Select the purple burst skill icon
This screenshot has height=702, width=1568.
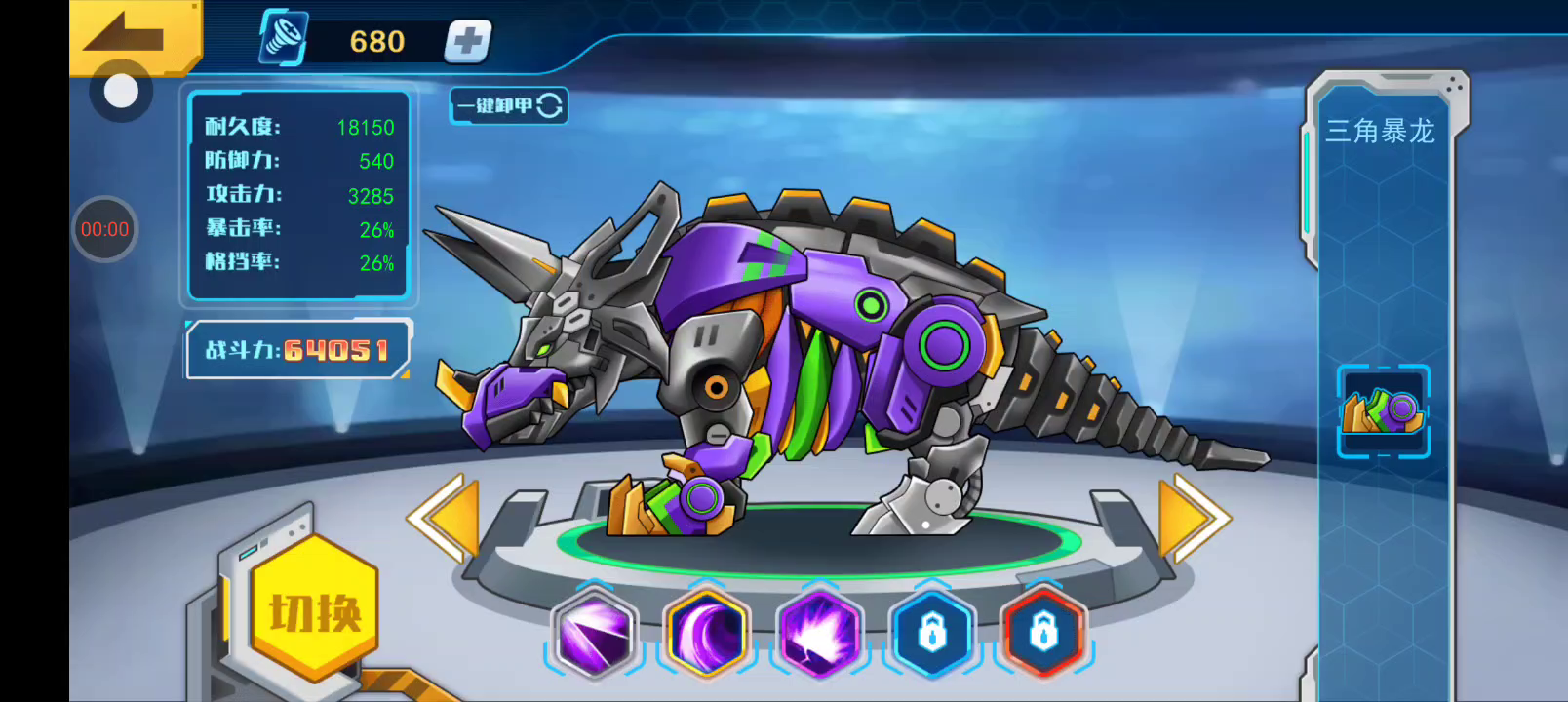click(x=820, y=634)
